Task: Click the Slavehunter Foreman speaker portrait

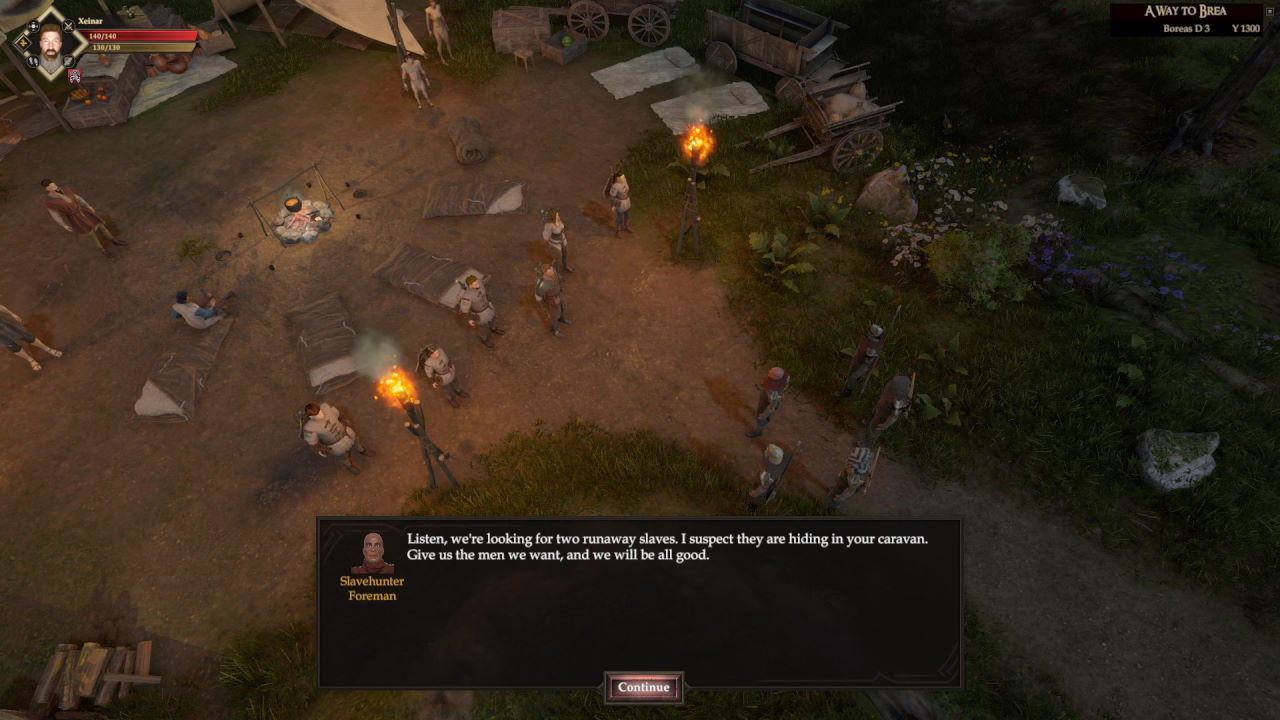Action: (x=372, y=552)
